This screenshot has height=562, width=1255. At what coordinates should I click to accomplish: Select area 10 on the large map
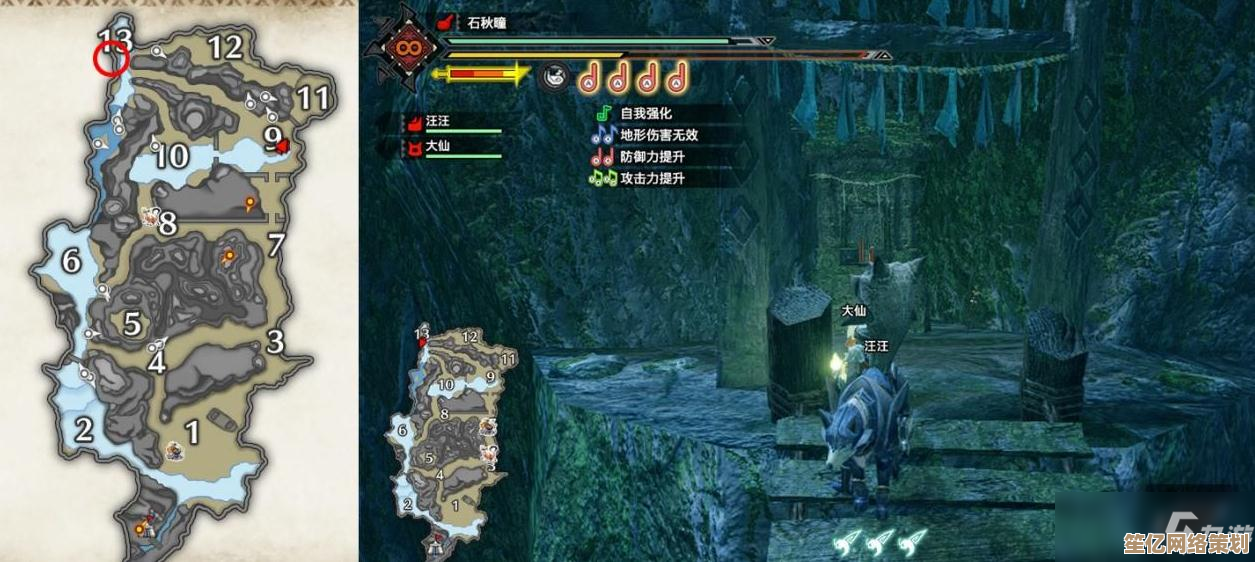tap(171, 155)
